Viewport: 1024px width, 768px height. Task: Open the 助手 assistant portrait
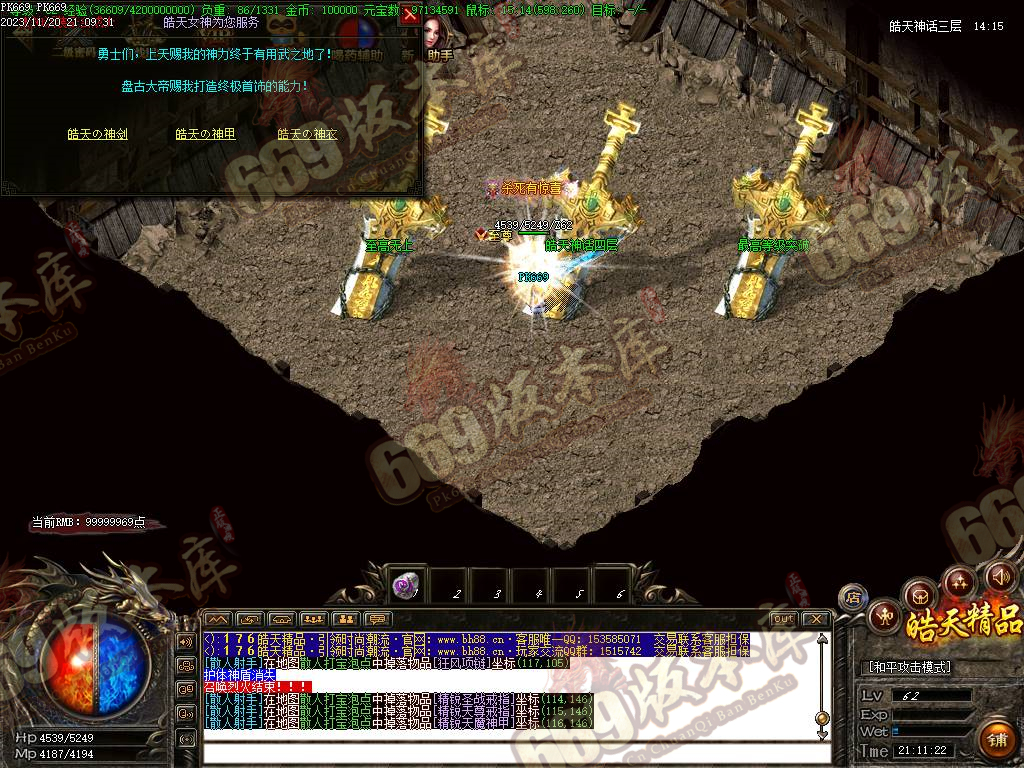click(x=436, y=38)
